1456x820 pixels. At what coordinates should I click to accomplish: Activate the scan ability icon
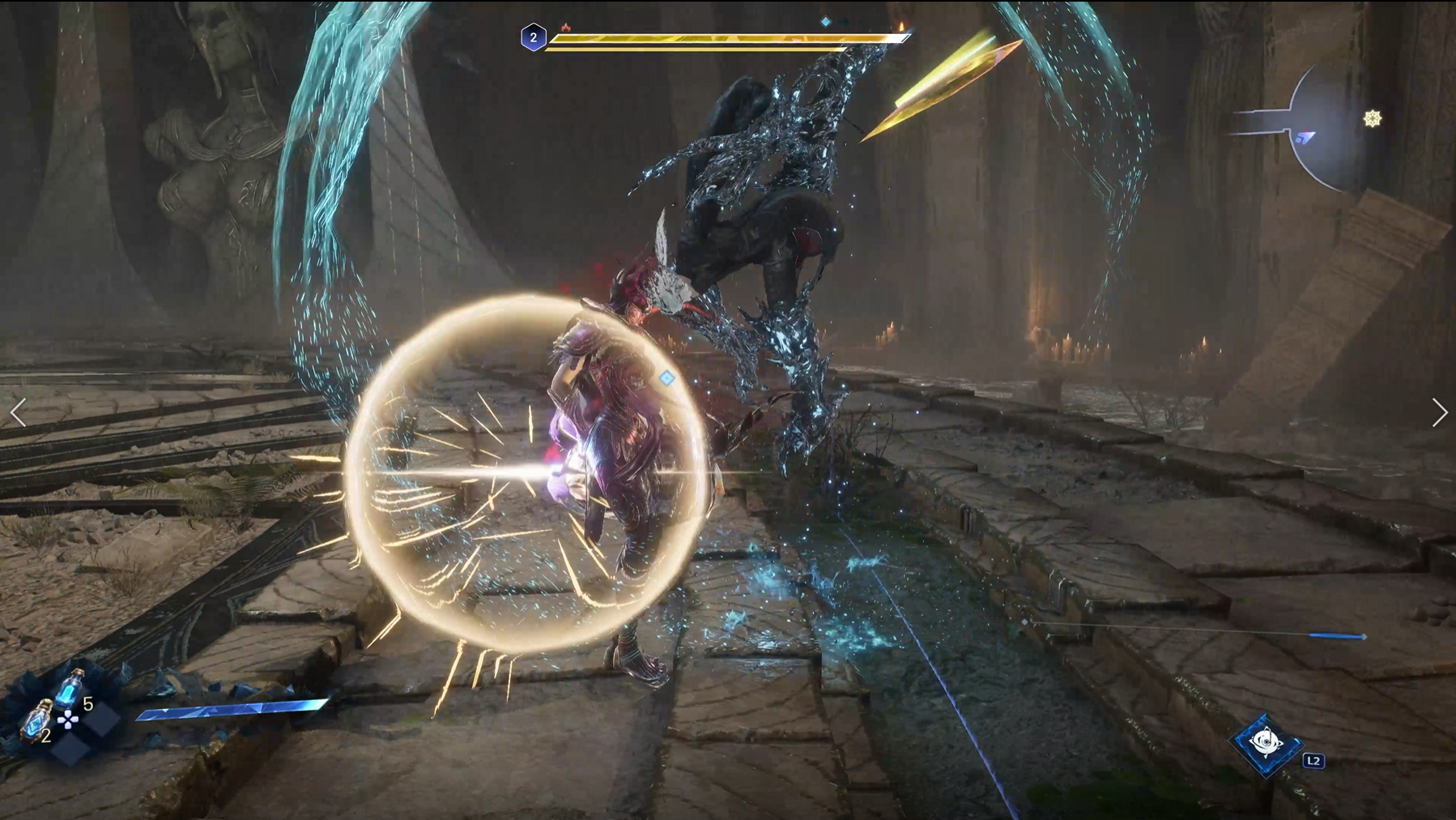pos(1267,741)
